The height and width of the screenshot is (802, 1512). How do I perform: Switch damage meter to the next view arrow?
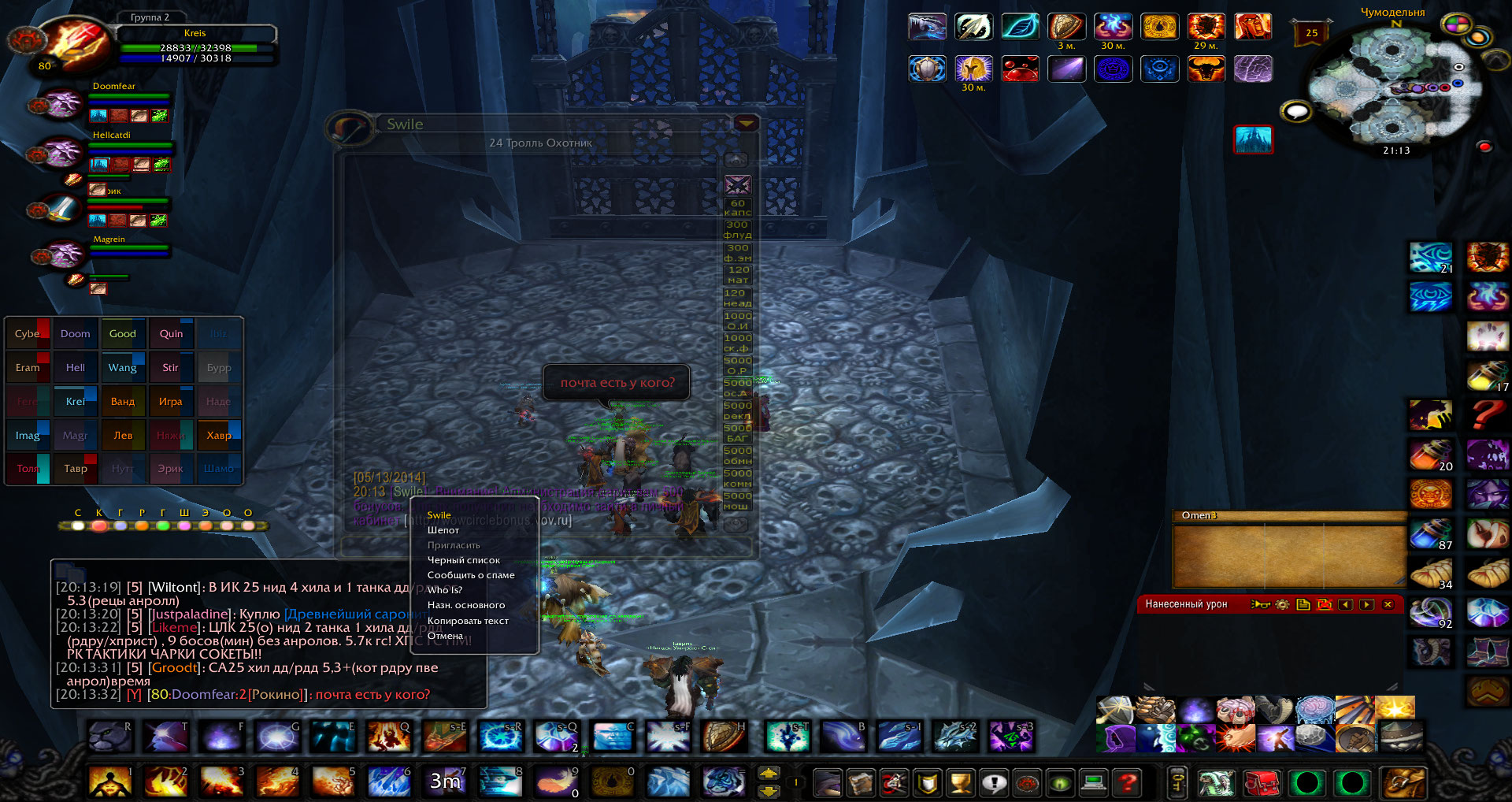click(1366, 604)
